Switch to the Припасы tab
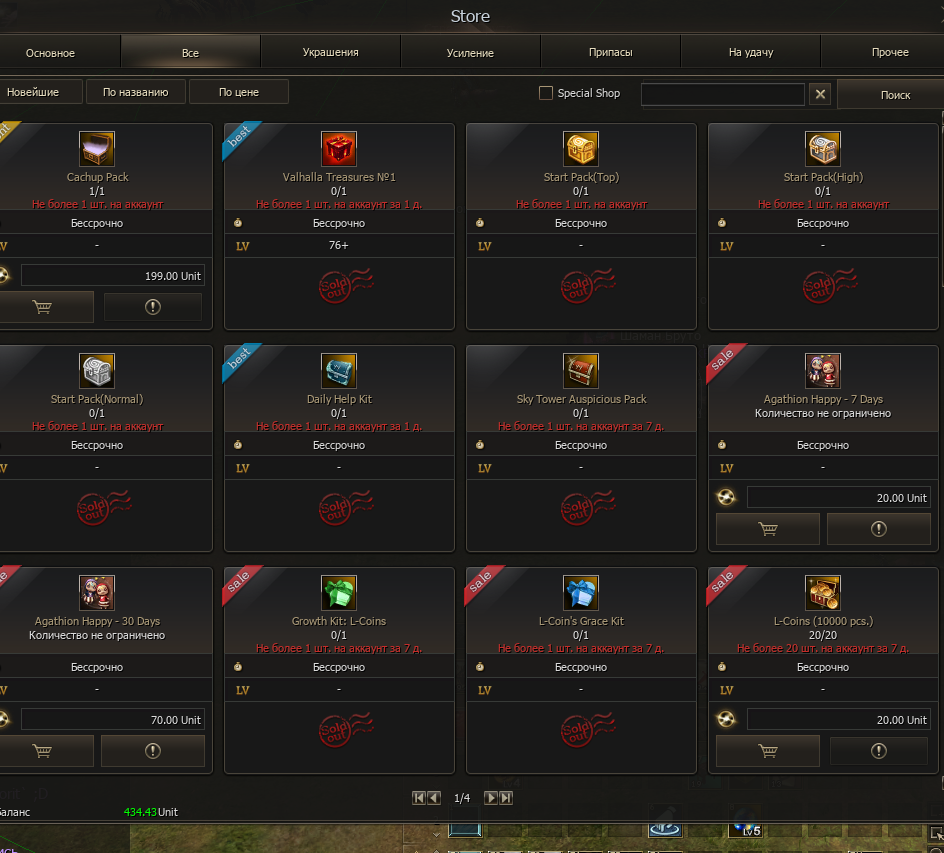944x853 pixels. pos(610,52)
